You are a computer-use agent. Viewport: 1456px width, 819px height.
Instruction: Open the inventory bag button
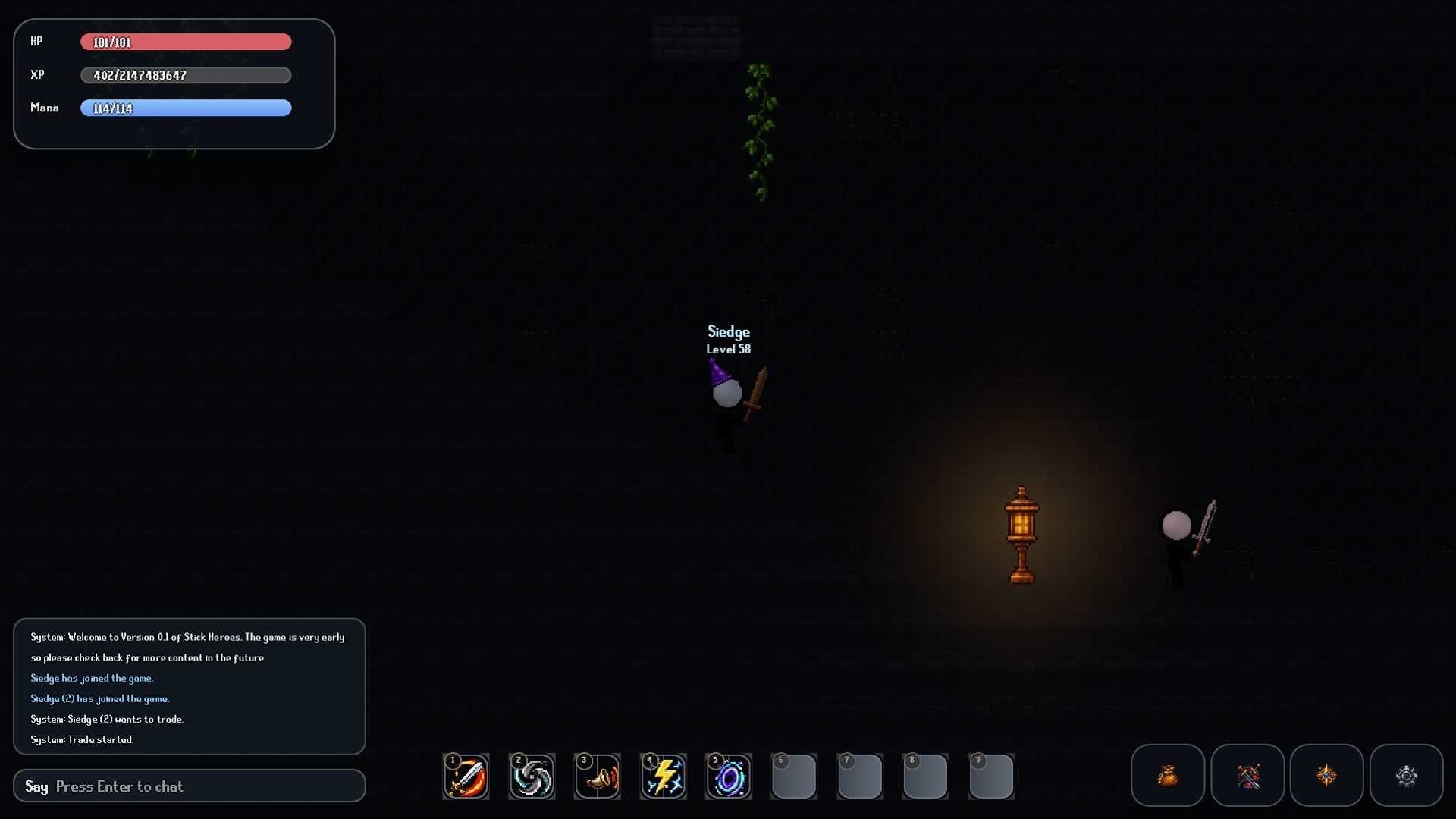[x=1167, y=775]
